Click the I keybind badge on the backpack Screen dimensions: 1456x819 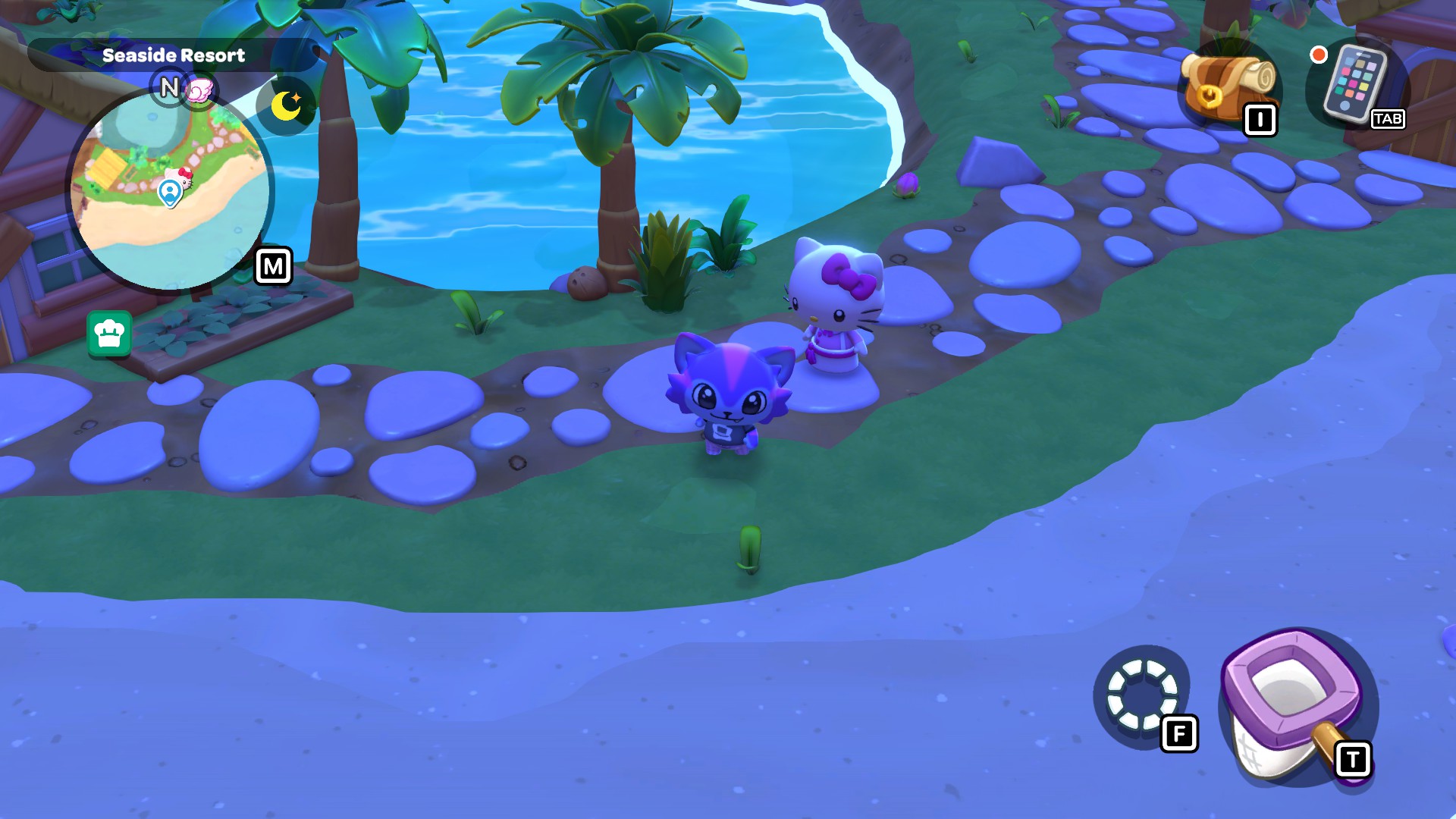pyautogui.click(x=1261, y=119)
